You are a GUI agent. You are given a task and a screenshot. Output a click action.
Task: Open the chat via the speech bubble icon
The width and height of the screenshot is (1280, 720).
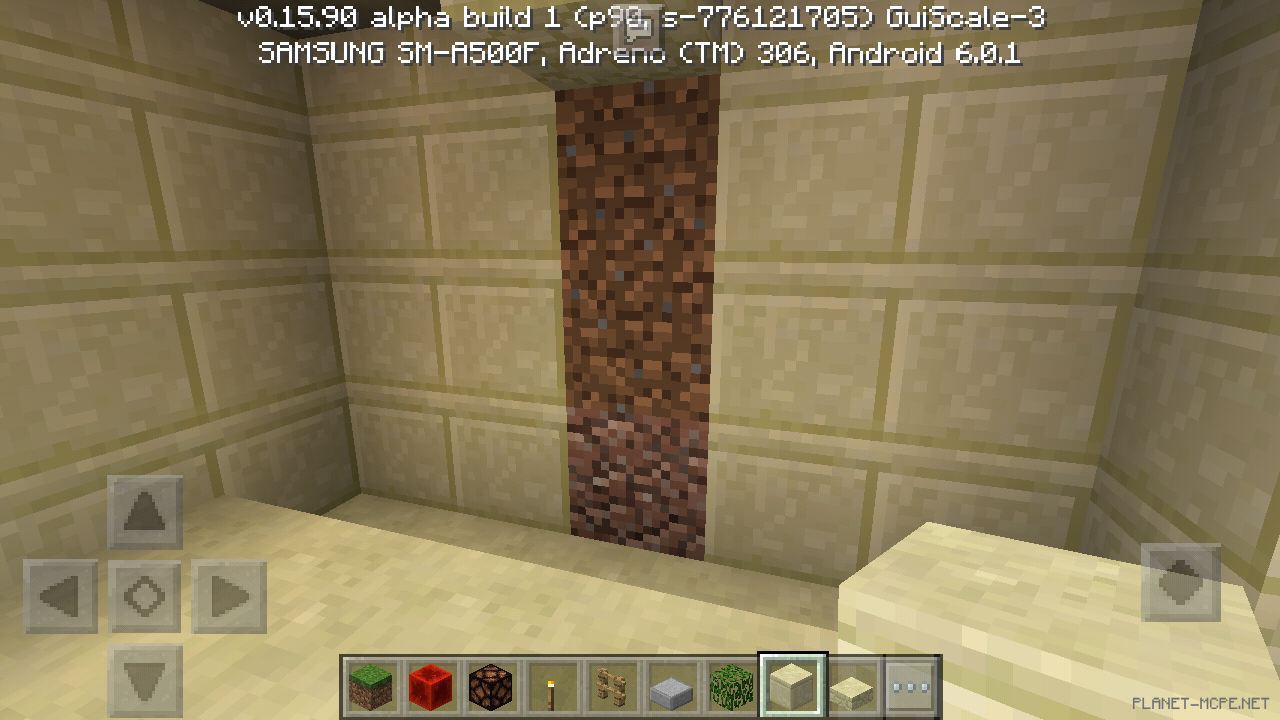pyautogui.click(x=640, y=25)
